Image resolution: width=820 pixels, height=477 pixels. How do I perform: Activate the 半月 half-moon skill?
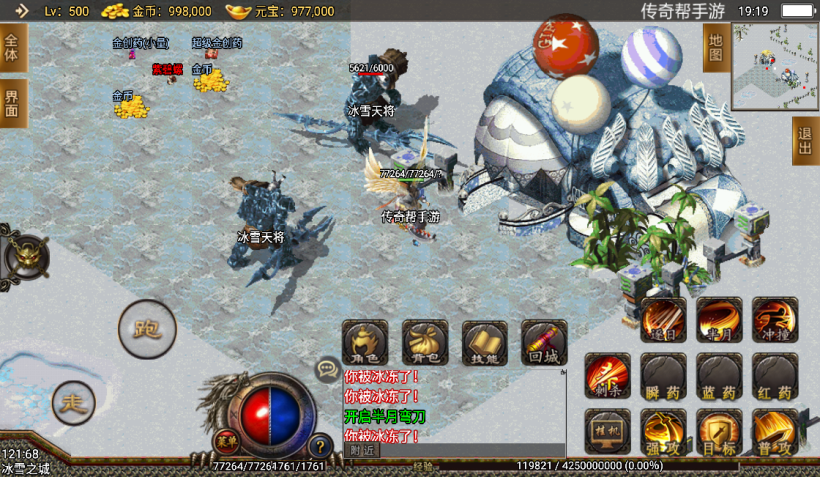pos(719,320)
